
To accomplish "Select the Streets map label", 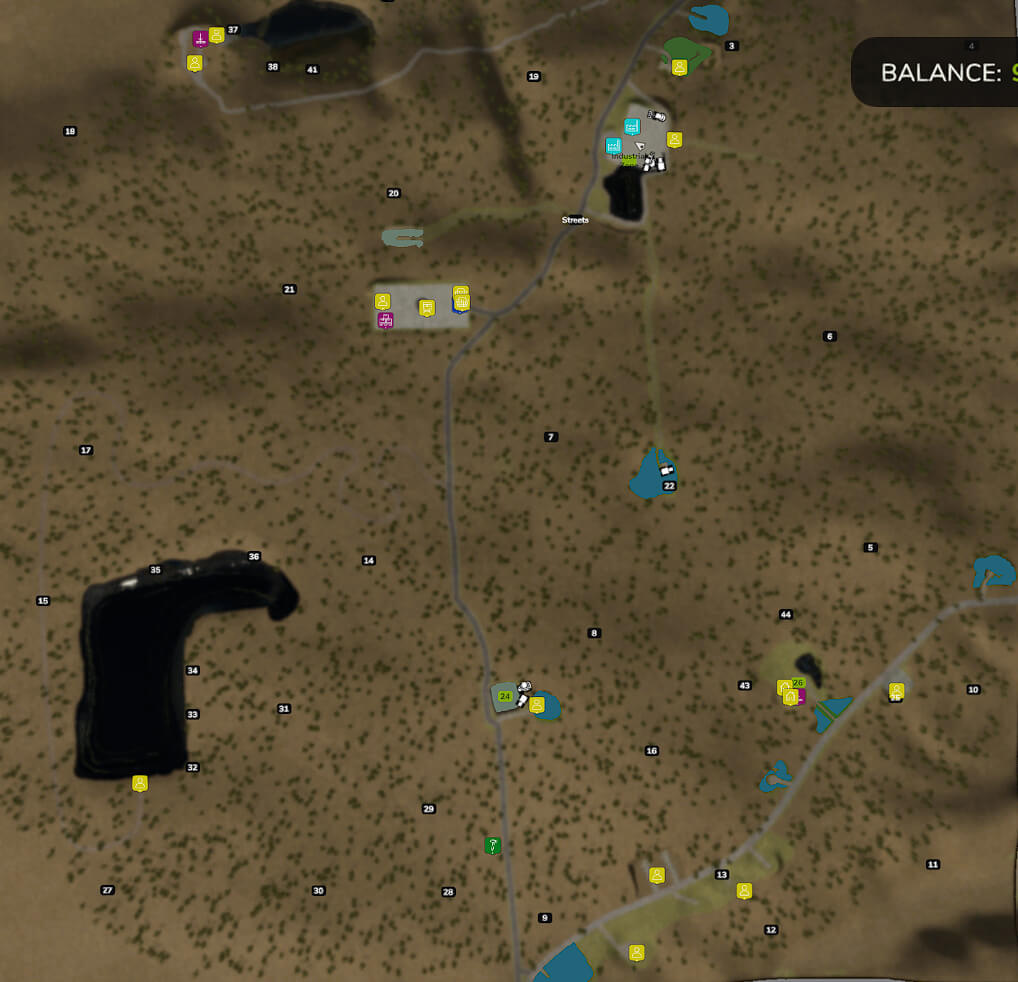I will [x=575, y=220].
